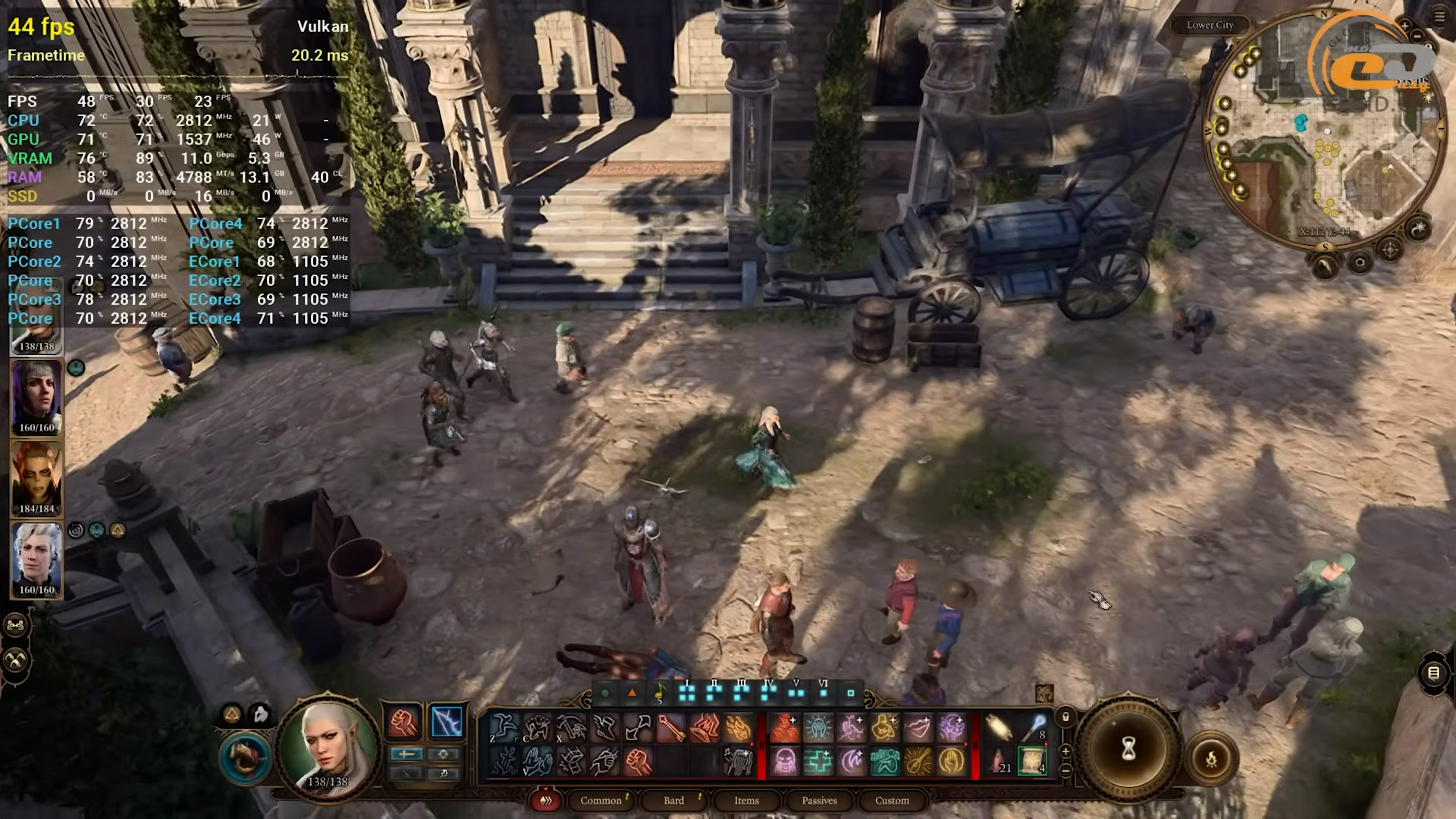The image size is (1456, 819).
Task: Show the Passives hotbar tab
Action: [x=819, y=801]
